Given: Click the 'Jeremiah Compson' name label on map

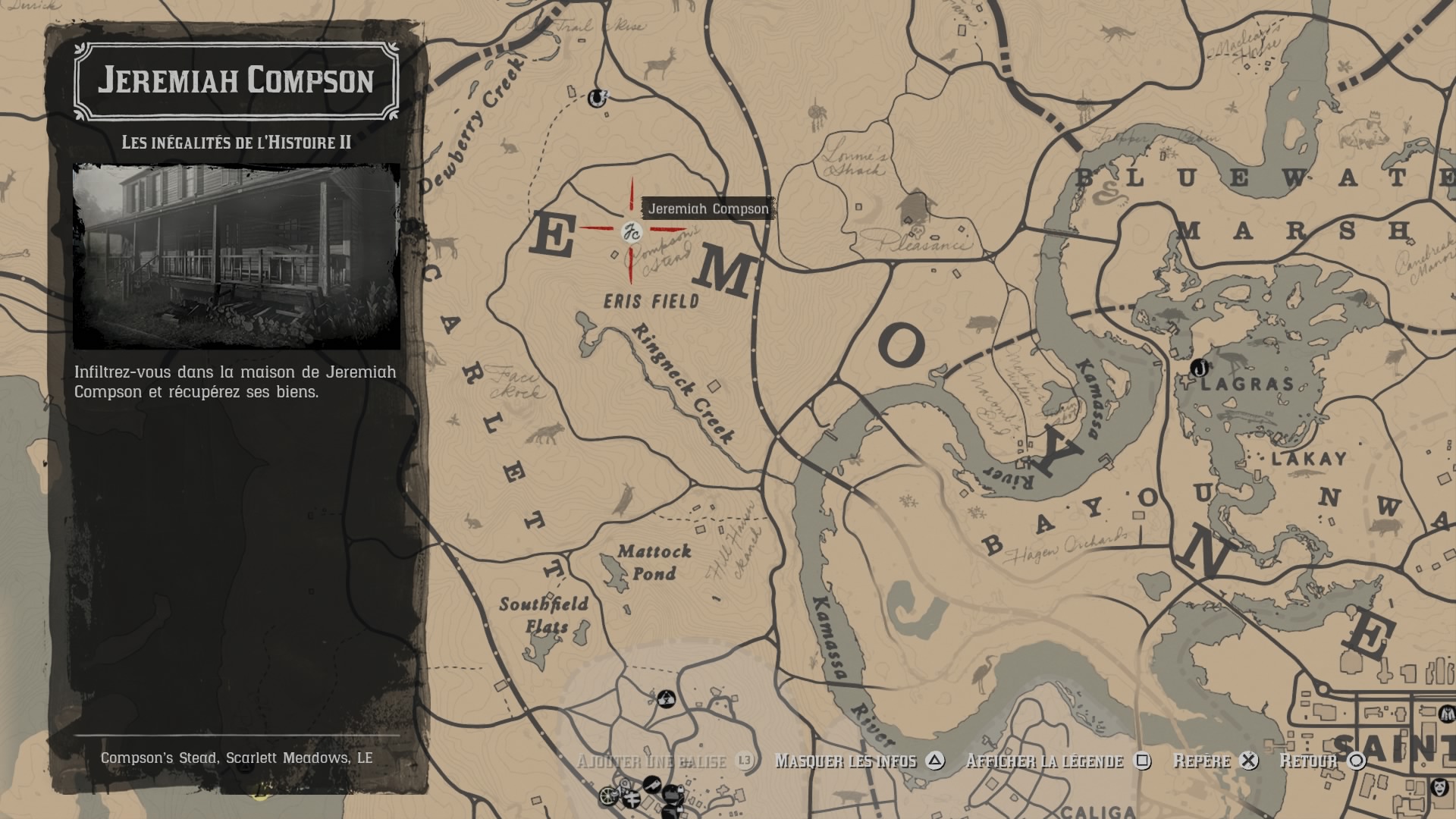Looking at the screenshot, I should [x=707, y=209].
